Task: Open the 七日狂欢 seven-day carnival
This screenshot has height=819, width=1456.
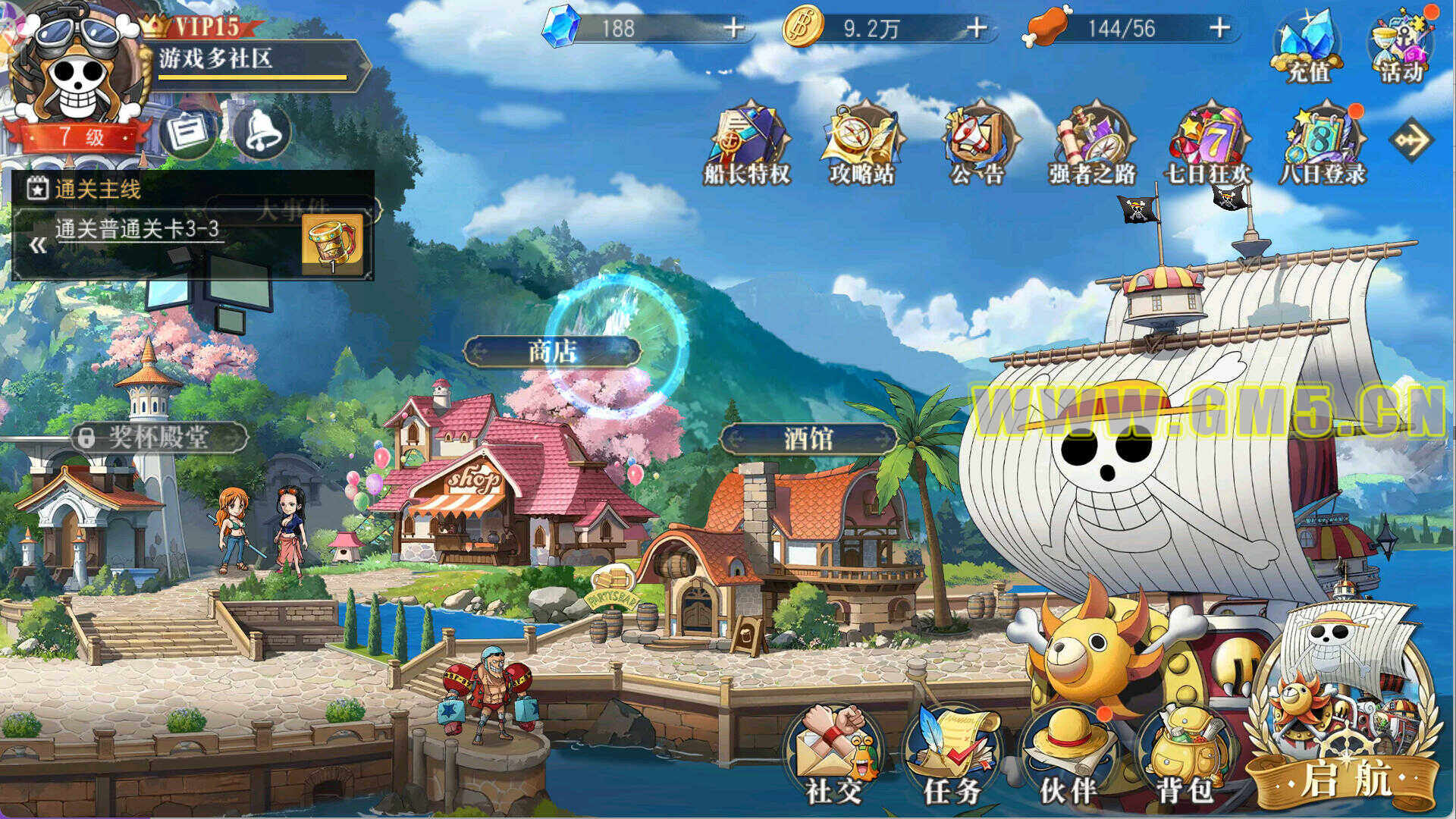Action: tap(1209, 144)
